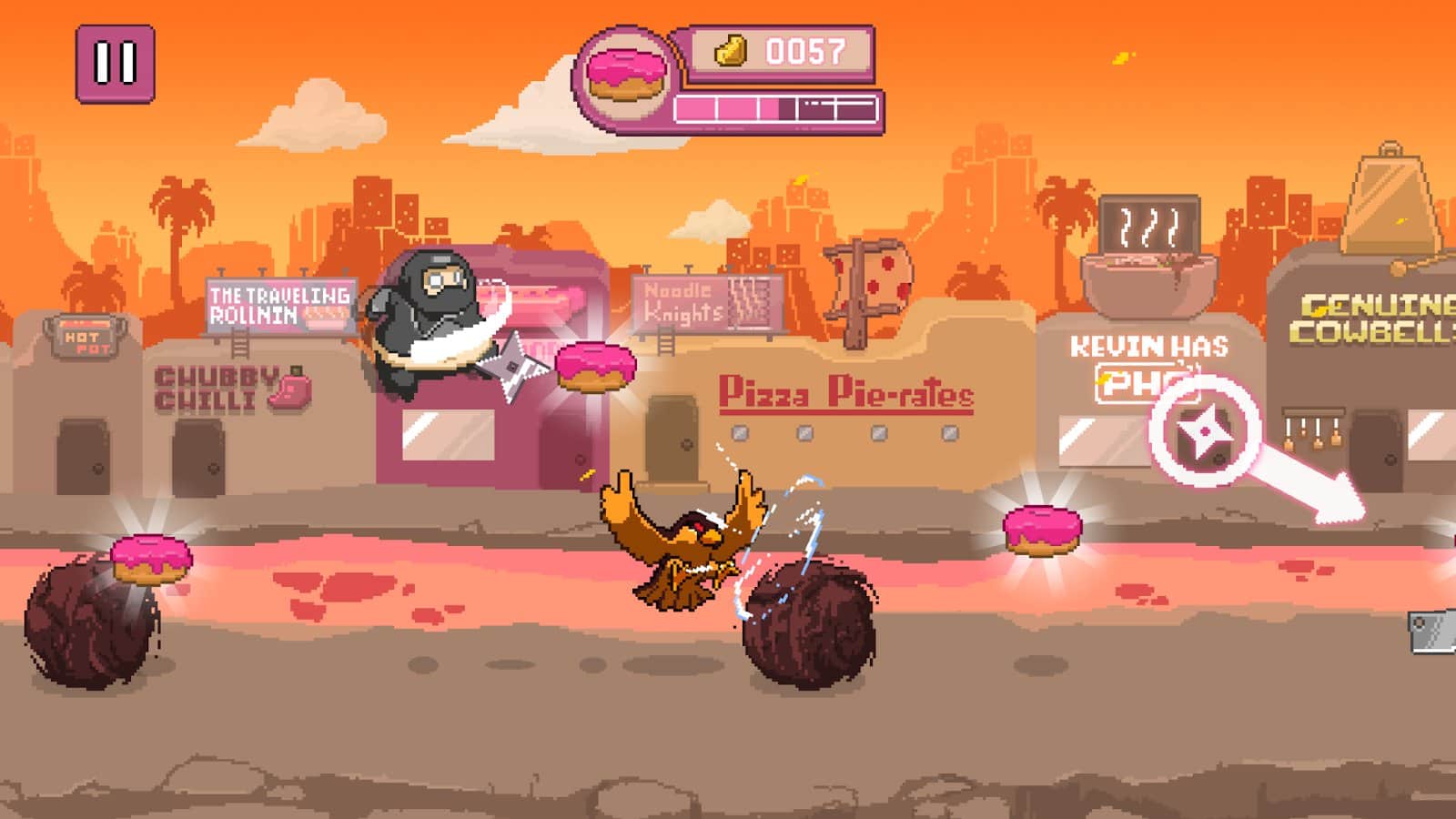The width and height of the screenshot is (1456, 819).
Task: Tap the Genuine Cowbells storefront sign
Action: click(x=1369, y=317)
